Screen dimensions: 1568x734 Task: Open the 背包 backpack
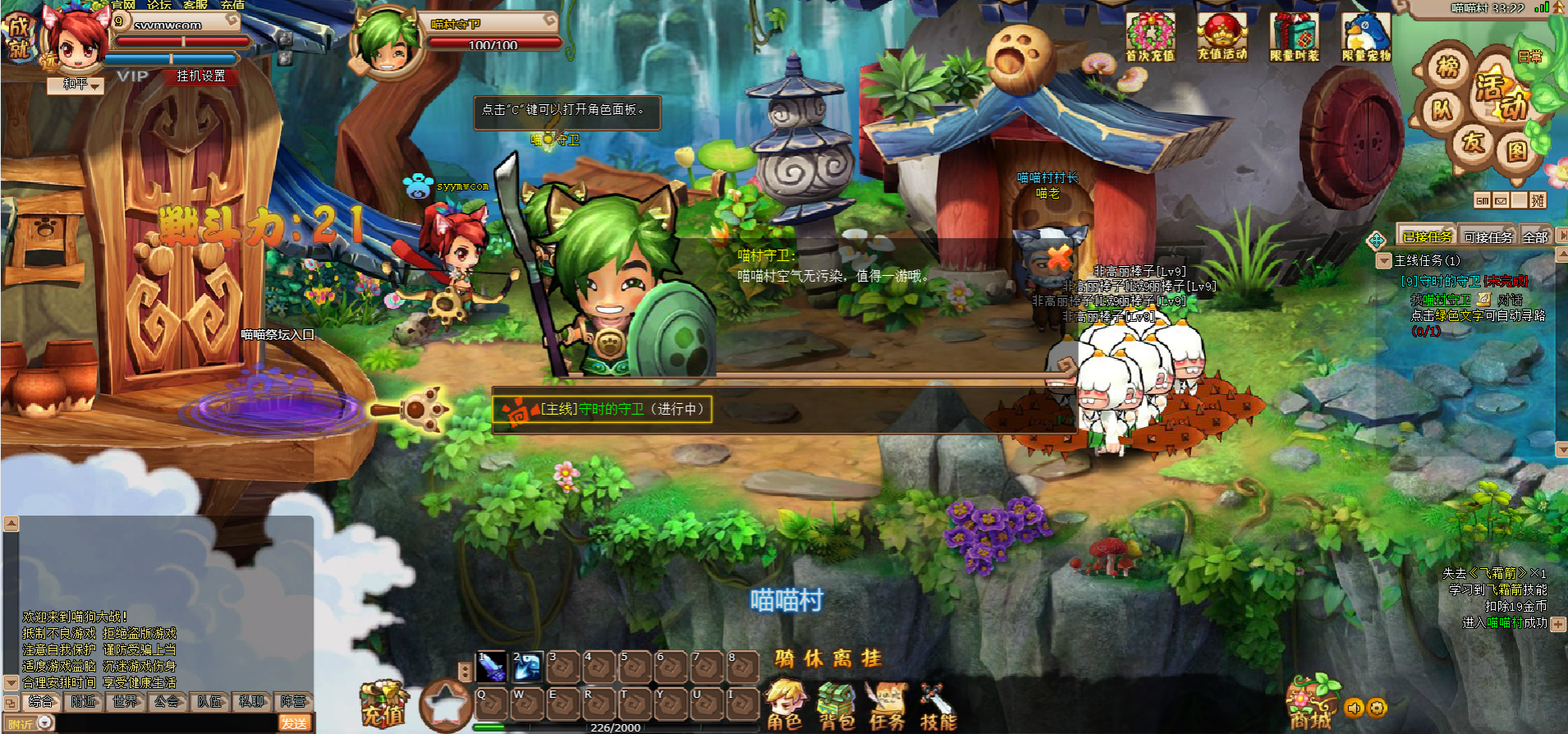[837, 706]
